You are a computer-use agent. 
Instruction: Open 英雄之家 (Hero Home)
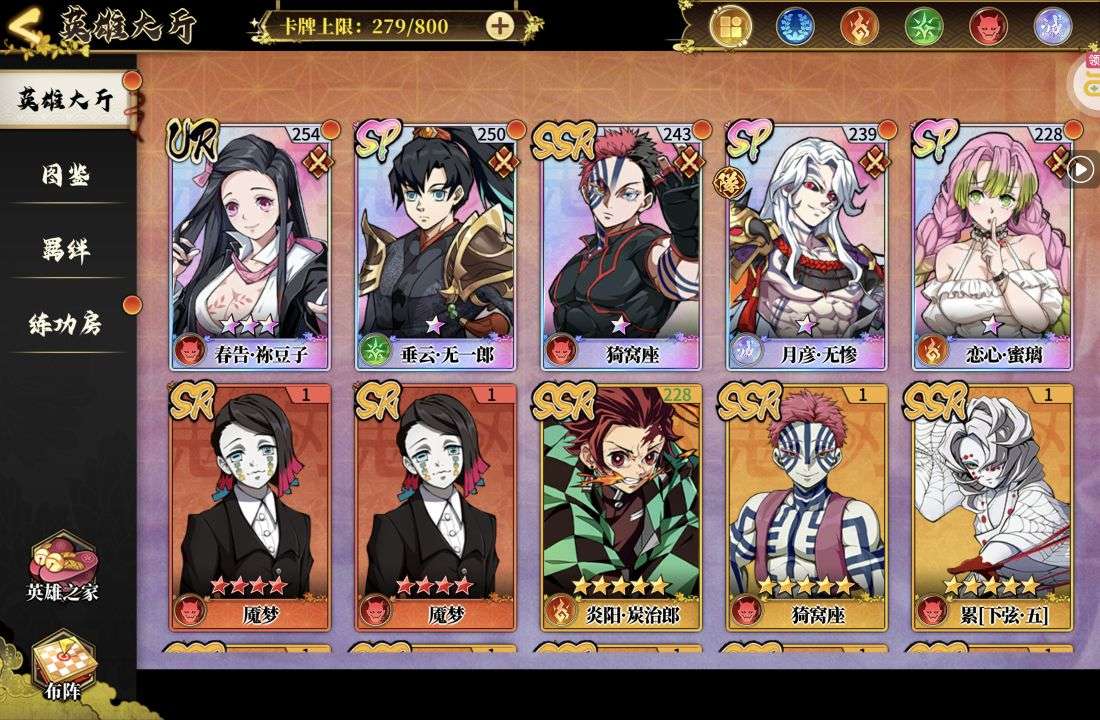(63, 568)
